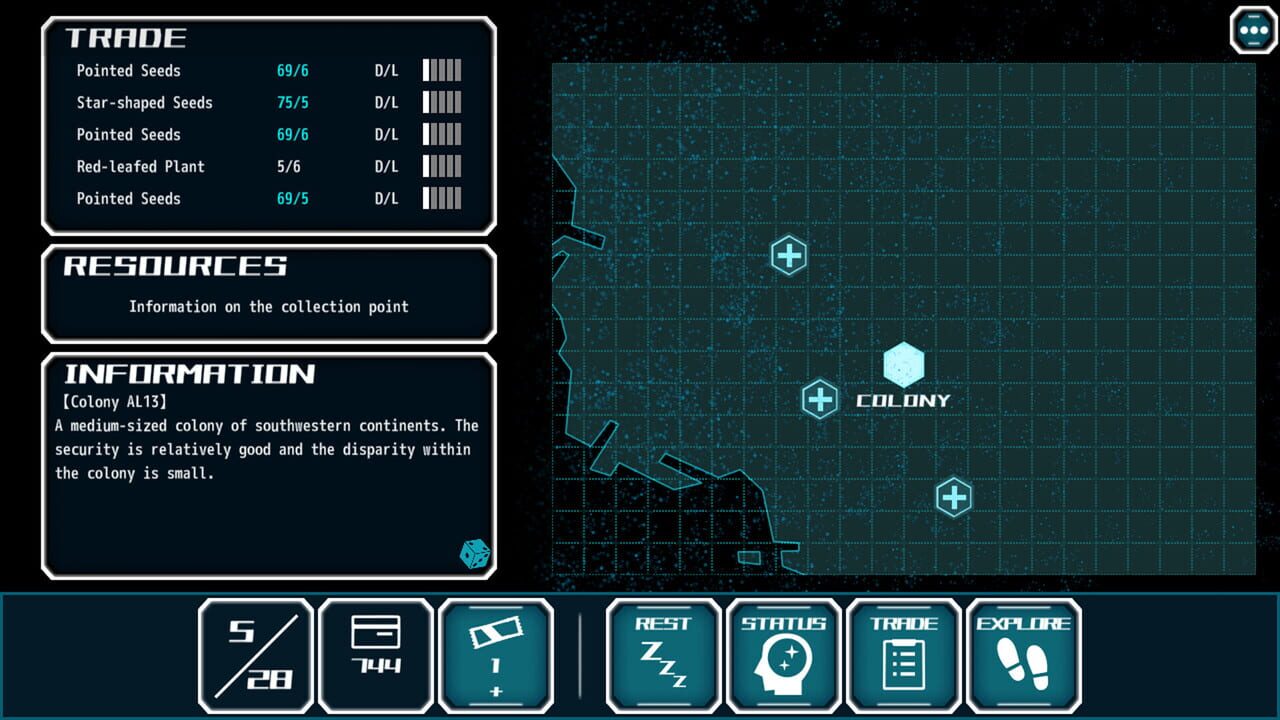Toggle D/L for the first Pointed Seeds entry

click(x=388, y=70)
